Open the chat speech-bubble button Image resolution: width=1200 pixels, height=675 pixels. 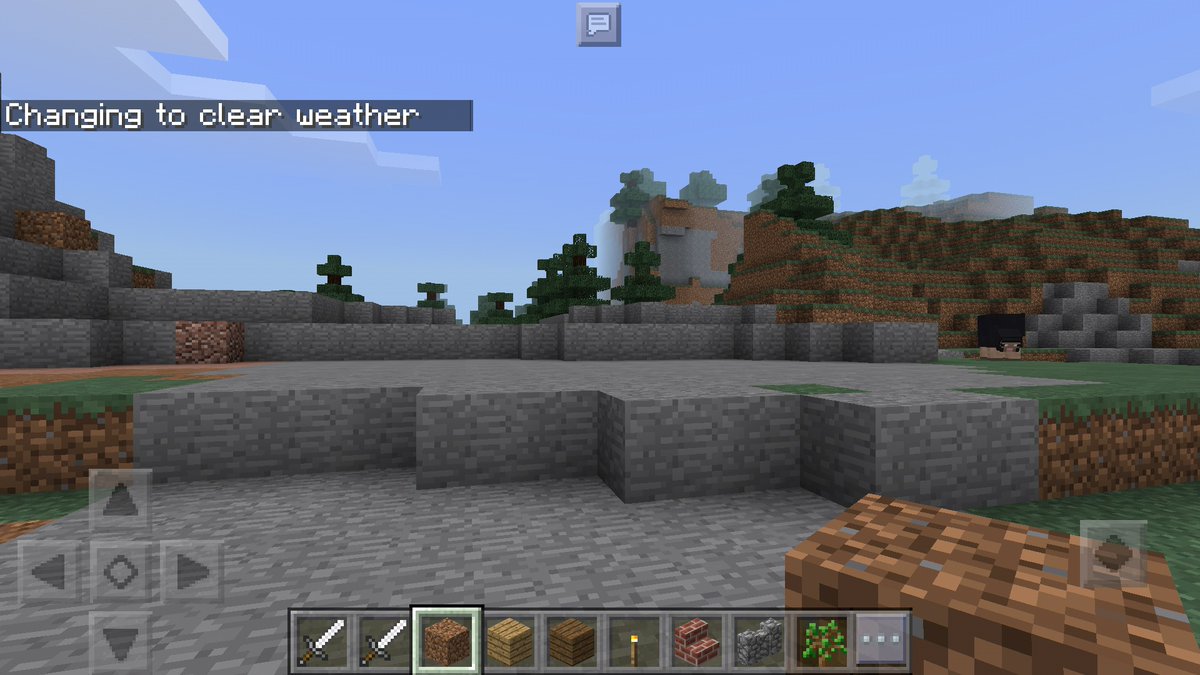click(x=598, y=24)
